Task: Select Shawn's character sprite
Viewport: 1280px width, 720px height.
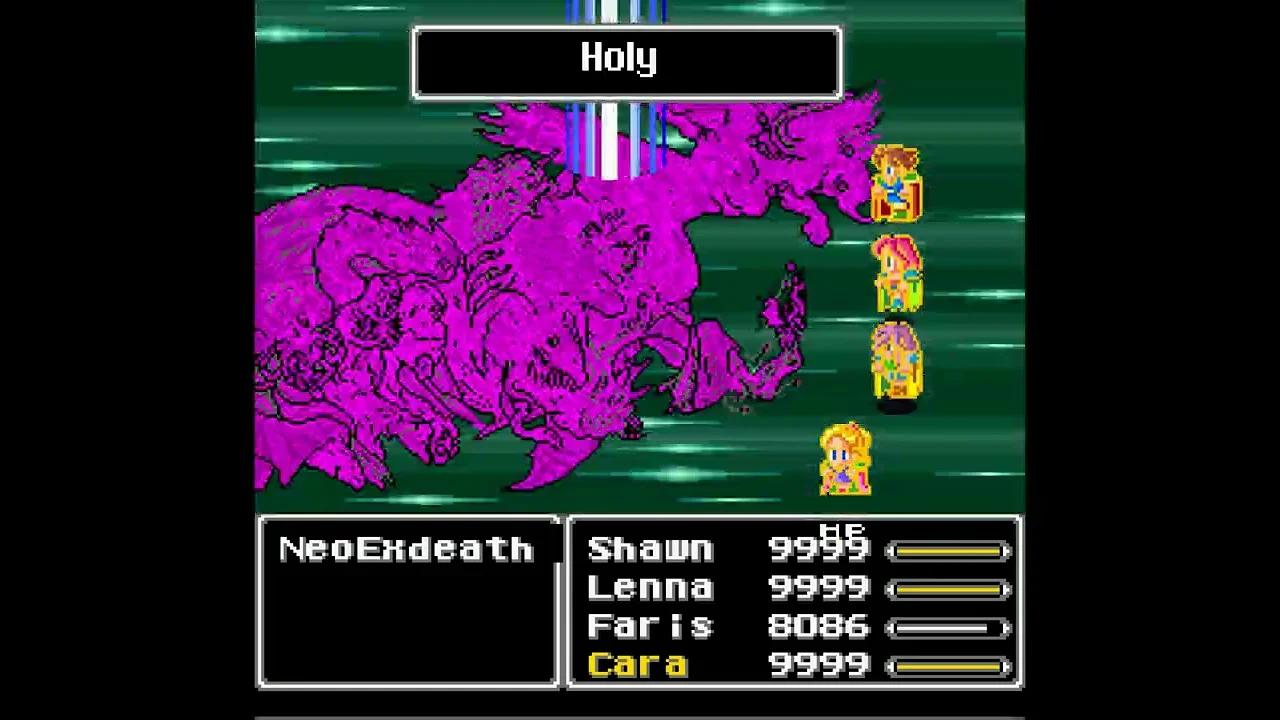Action: pyautogui.click(x=895, y=185)
